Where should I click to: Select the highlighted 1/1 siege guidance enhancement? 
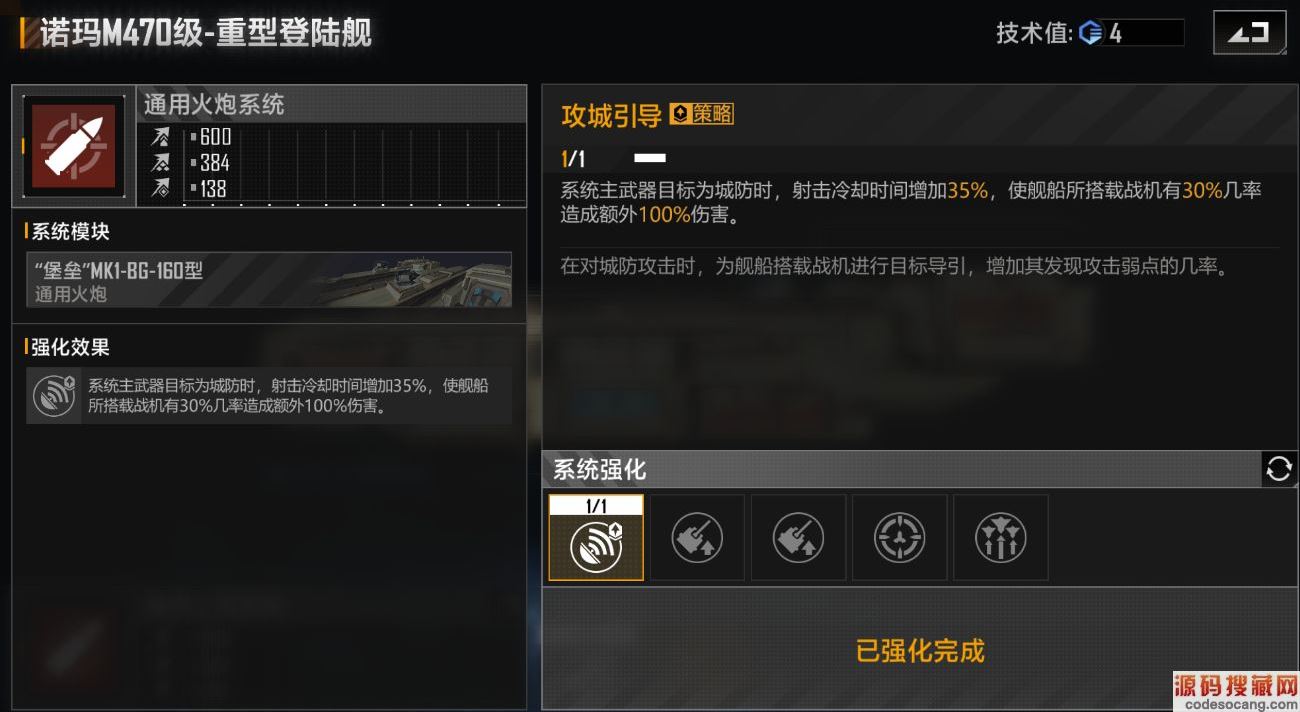pyautogui.click(x=596, y=539)
